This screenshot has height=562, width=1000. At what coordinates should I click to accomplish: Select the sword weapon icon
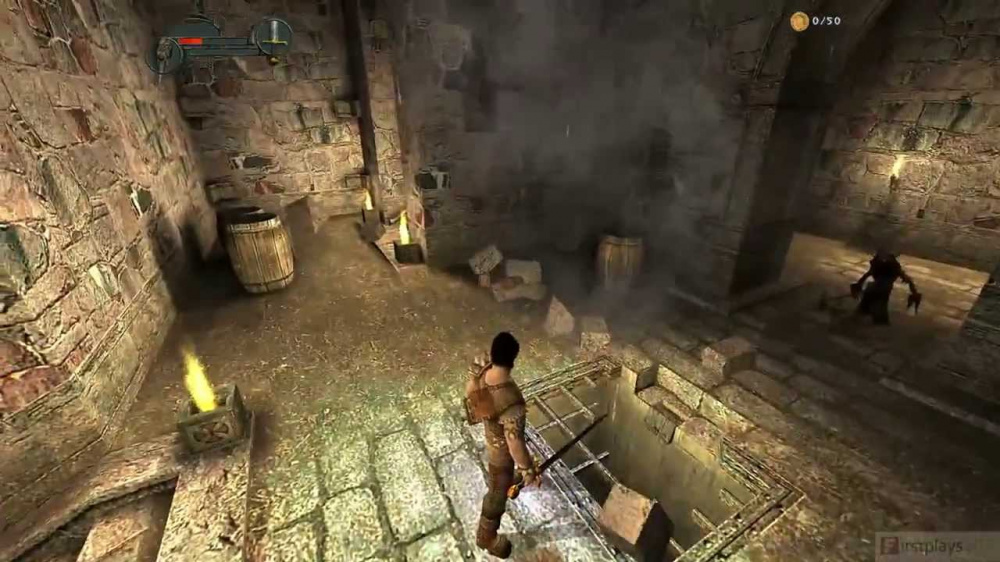(272, 38)
